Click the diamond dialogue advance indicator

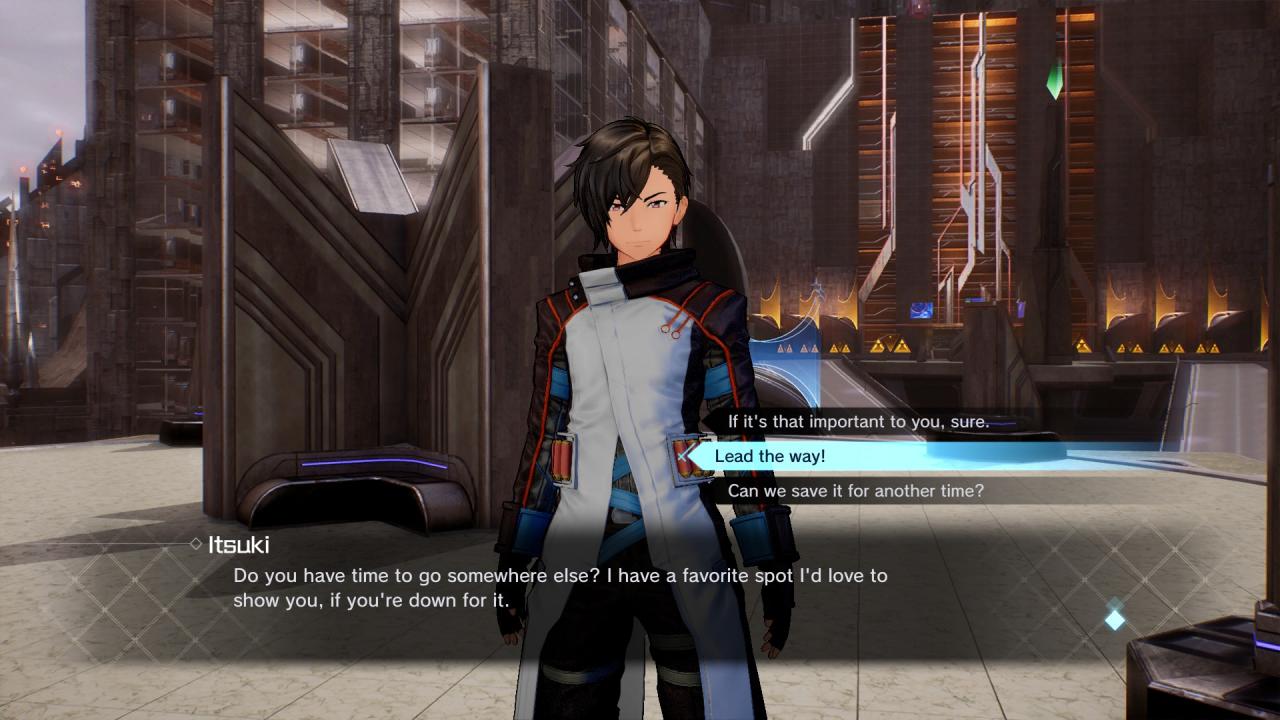(1114, 619)
